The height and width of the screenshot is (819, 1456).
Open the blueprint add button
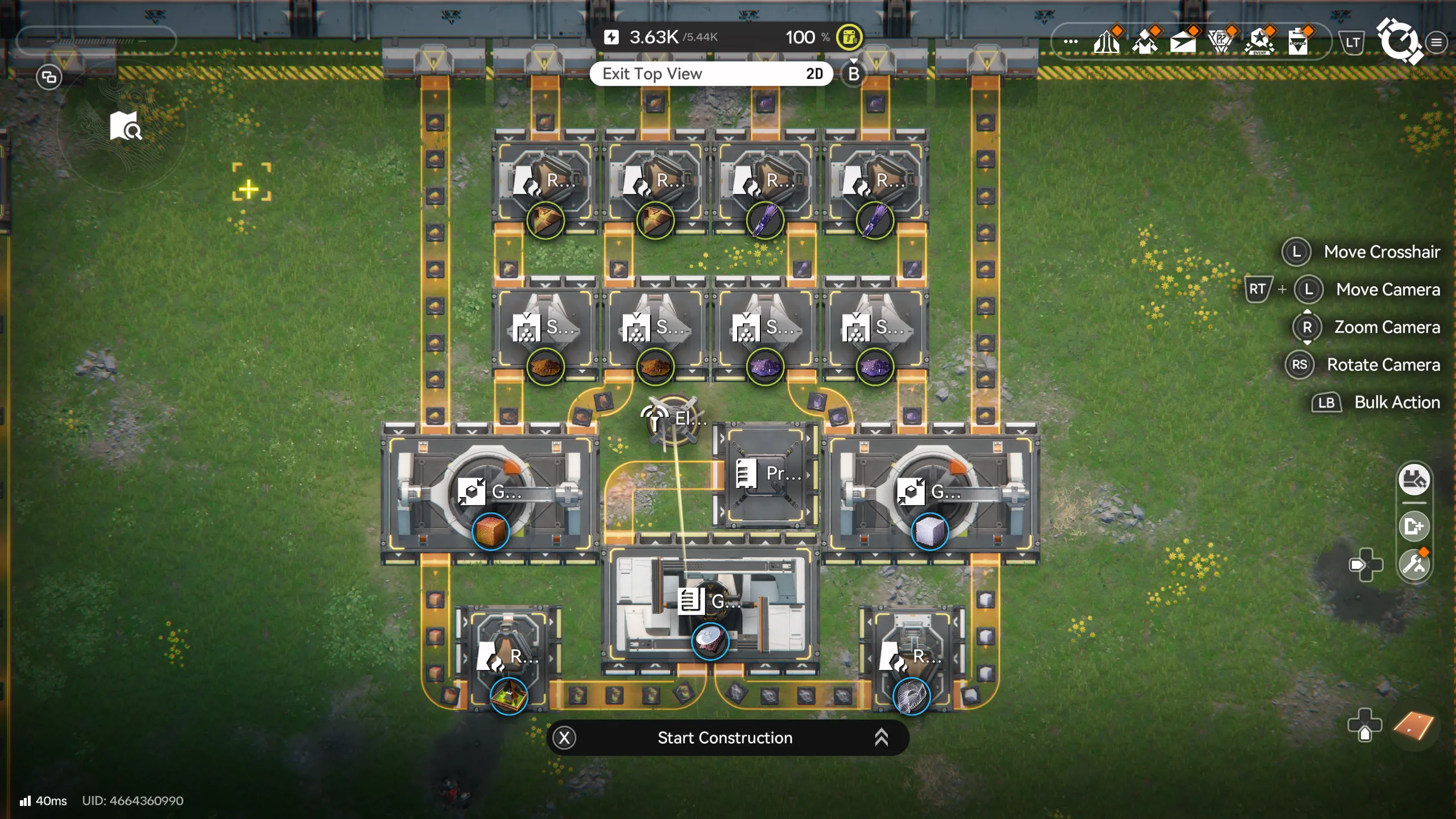click(1414, 527)
